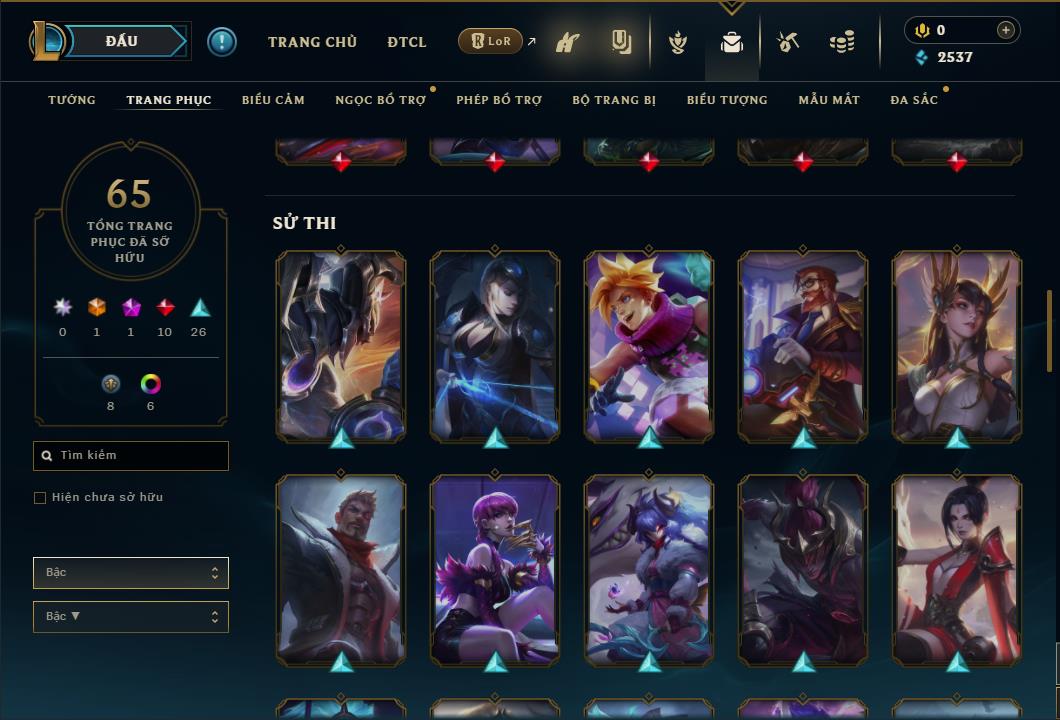Viewport: 1060px width, 720px height.
Task: Add currency with the plus button
Action: point(1006,30)
